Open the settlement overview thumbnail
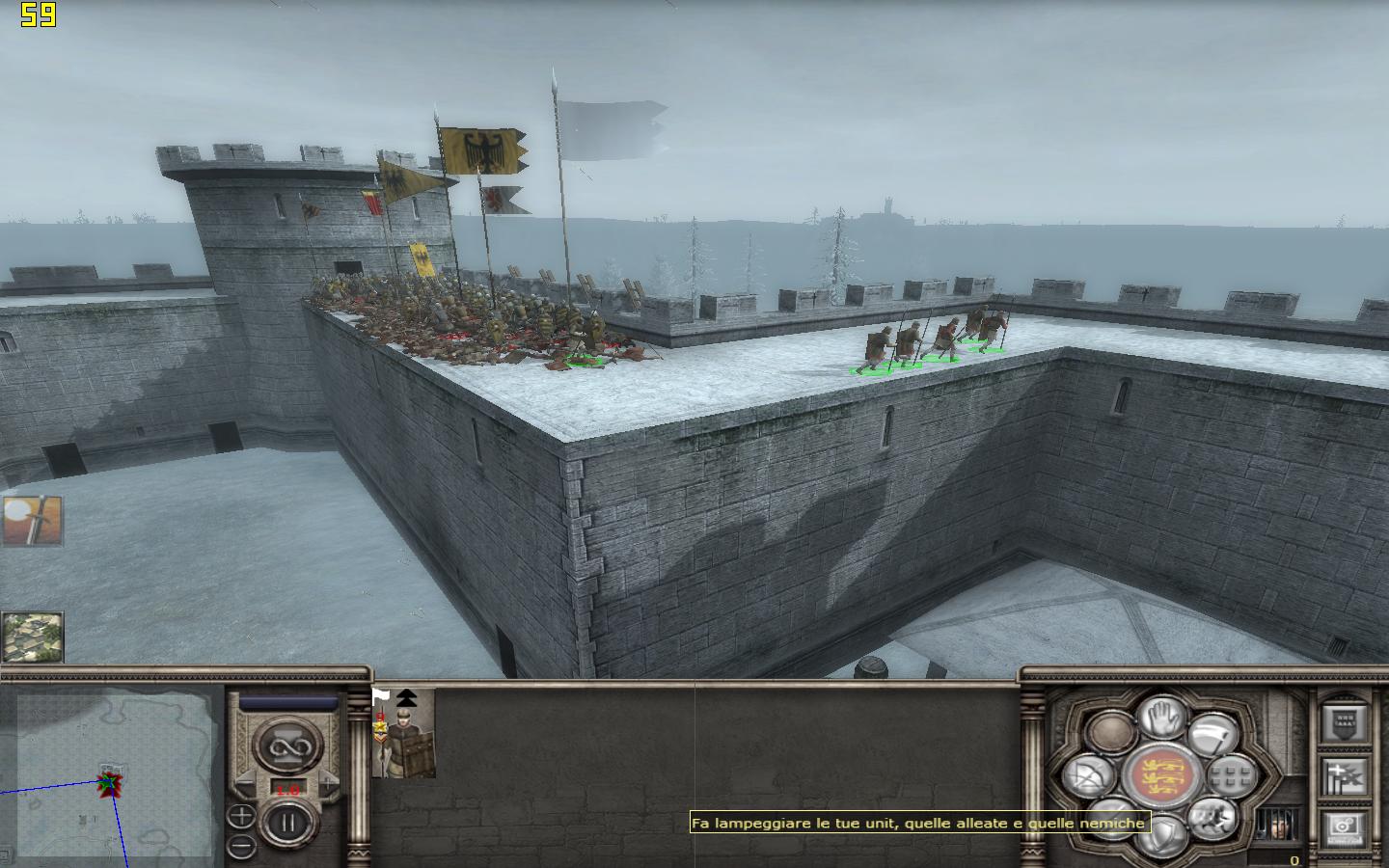Screen dimensions: 1389x868 click(x=32, y=637)
